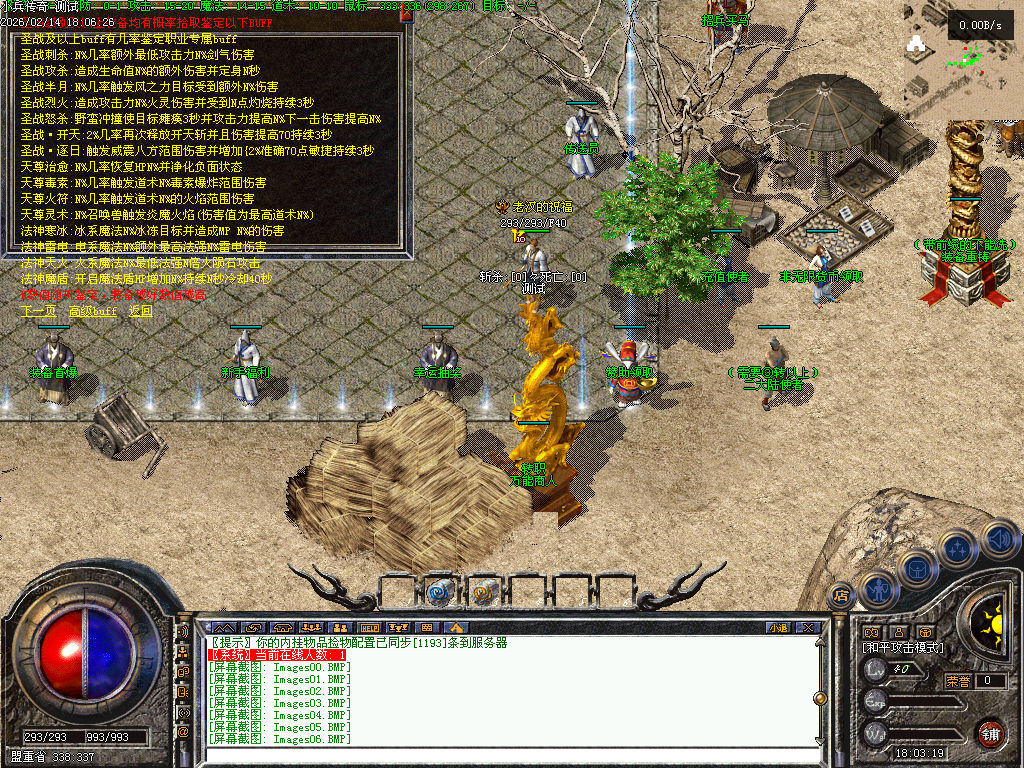
Task: Open the skills sparkle round button
Action: pyautogui.click(x=958, y=549)
